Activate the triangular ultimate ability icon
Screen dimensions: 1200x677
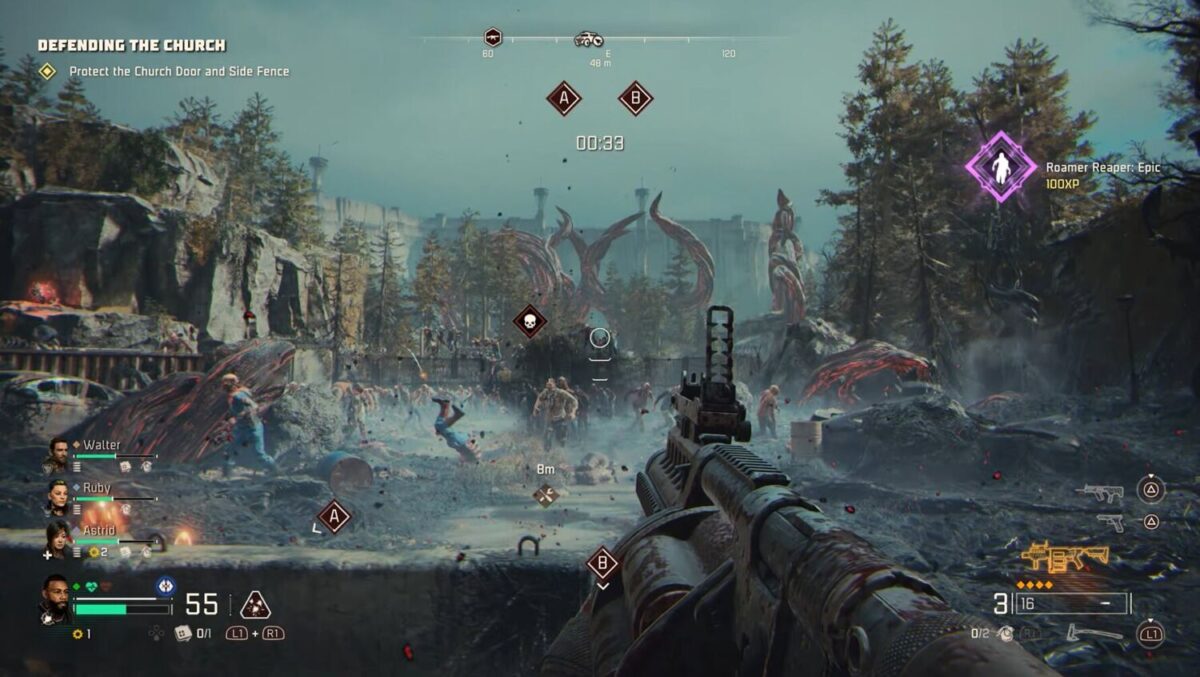255,605
